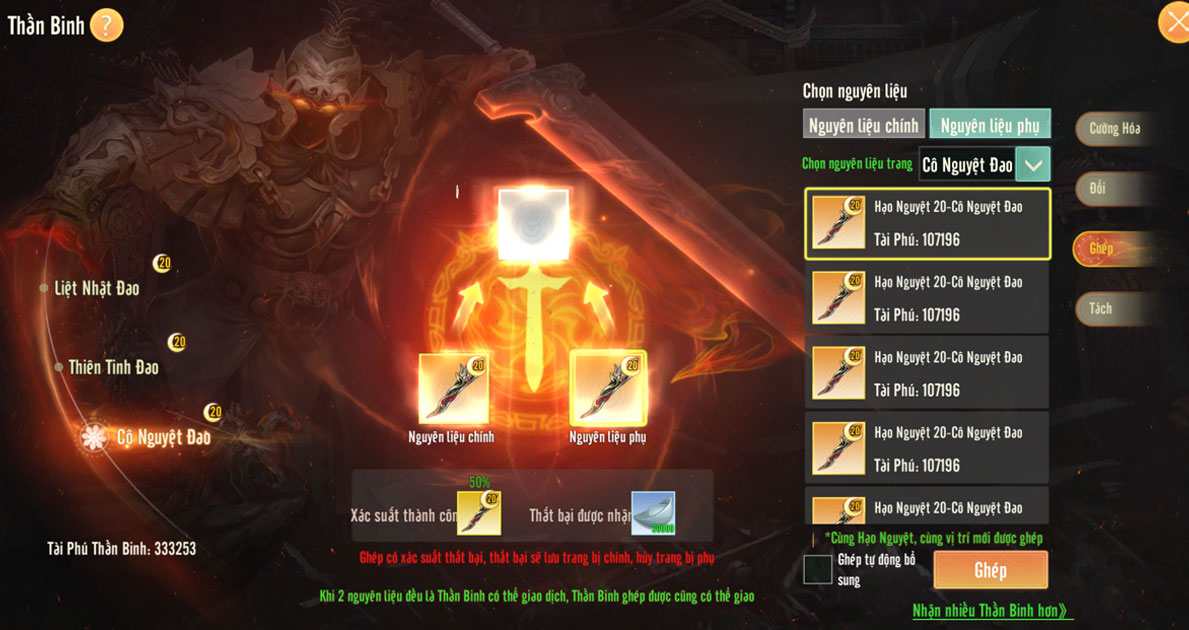The height and width of the screenshot is (630, 1189).
Task: Switch to the Cường Hóa side tab
Action: 1114,129
